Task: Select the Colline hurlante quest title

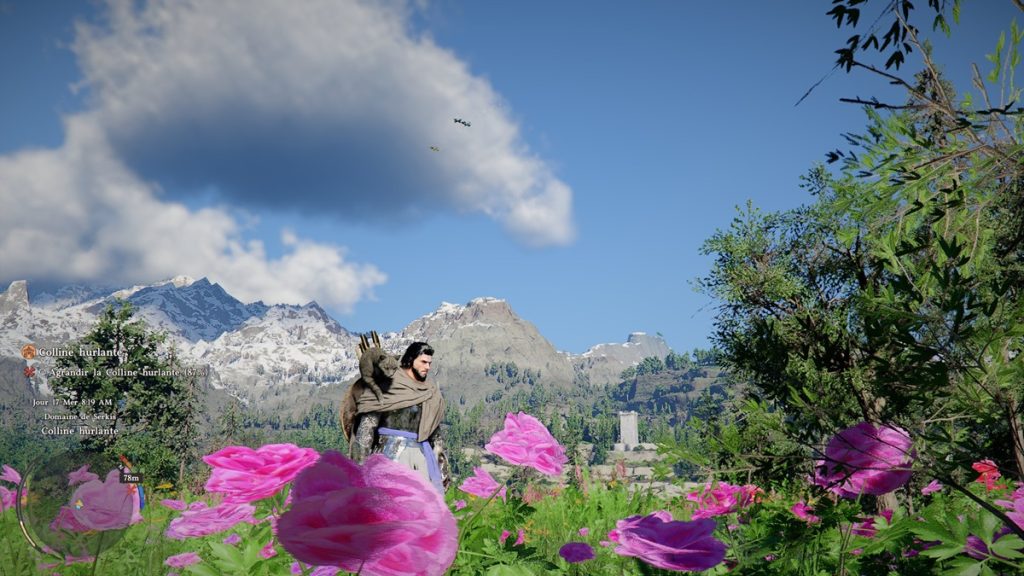Action: [79, 352]
